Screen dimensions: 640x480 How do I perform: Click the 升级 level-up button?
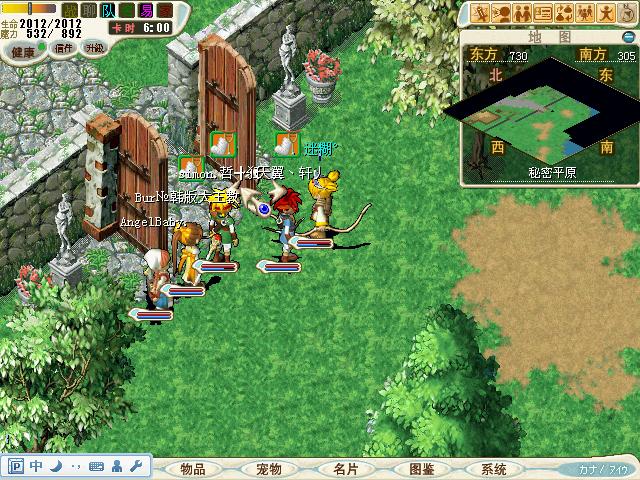pos(96,48)
